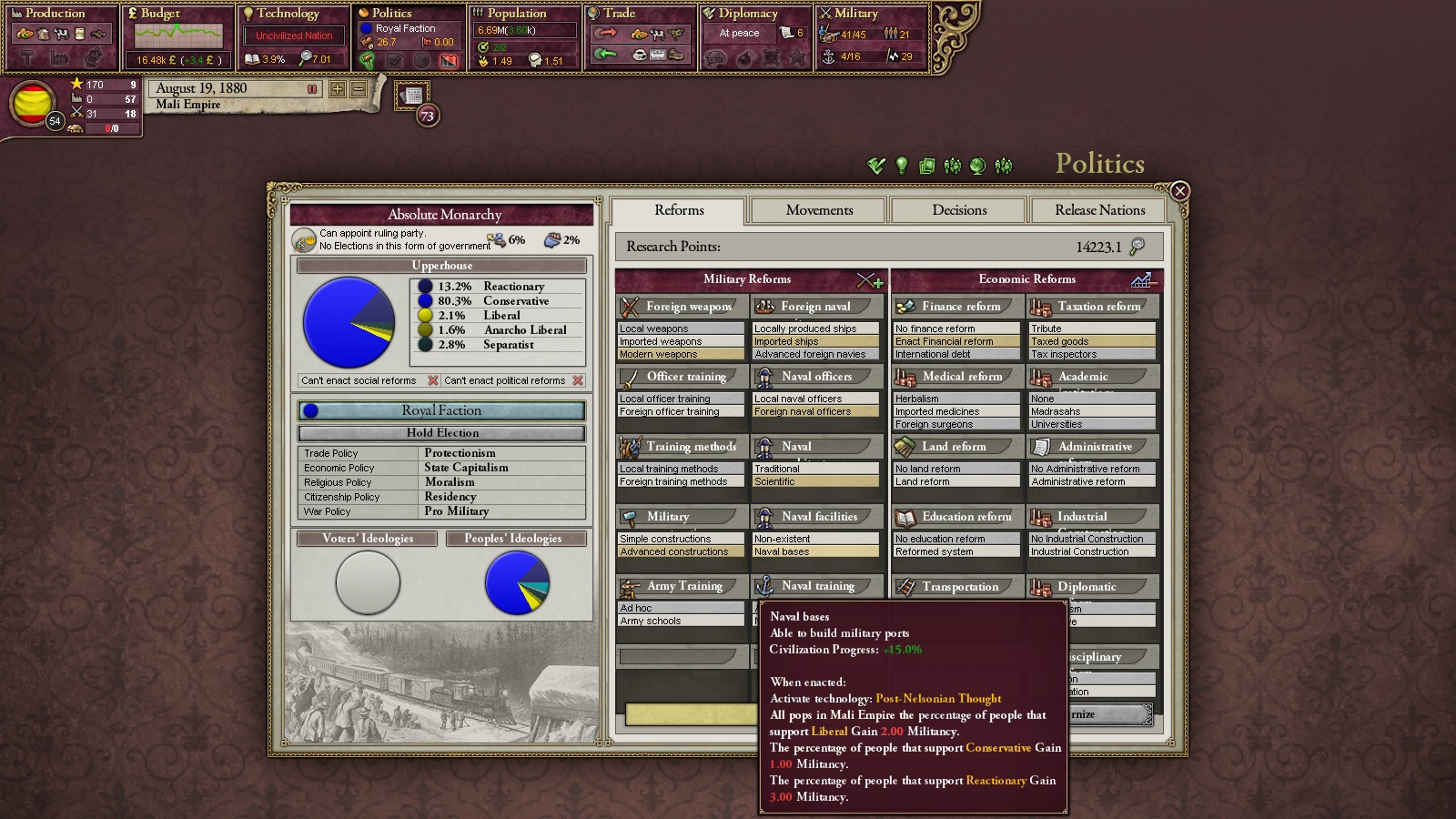Select the Reforms tab
The width and height of the screenshot is (1456, 819).
[x=679, y=210]
